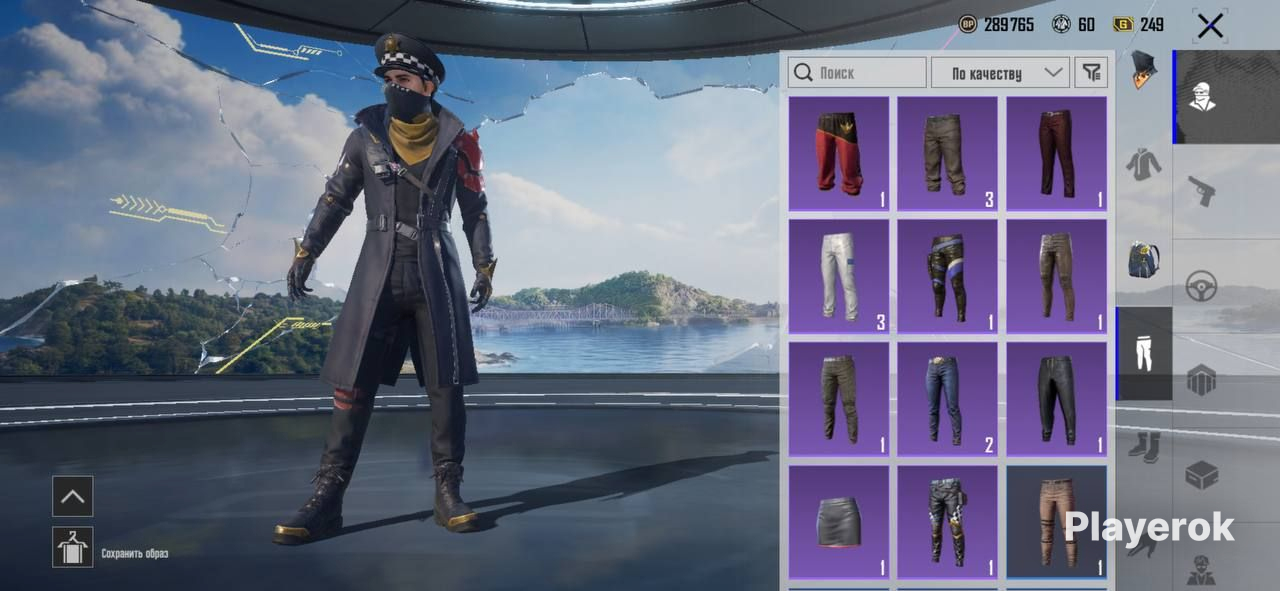Open the steering wheel vehicle tab
Screen dimensions: 1280x591
(1202, 286)
